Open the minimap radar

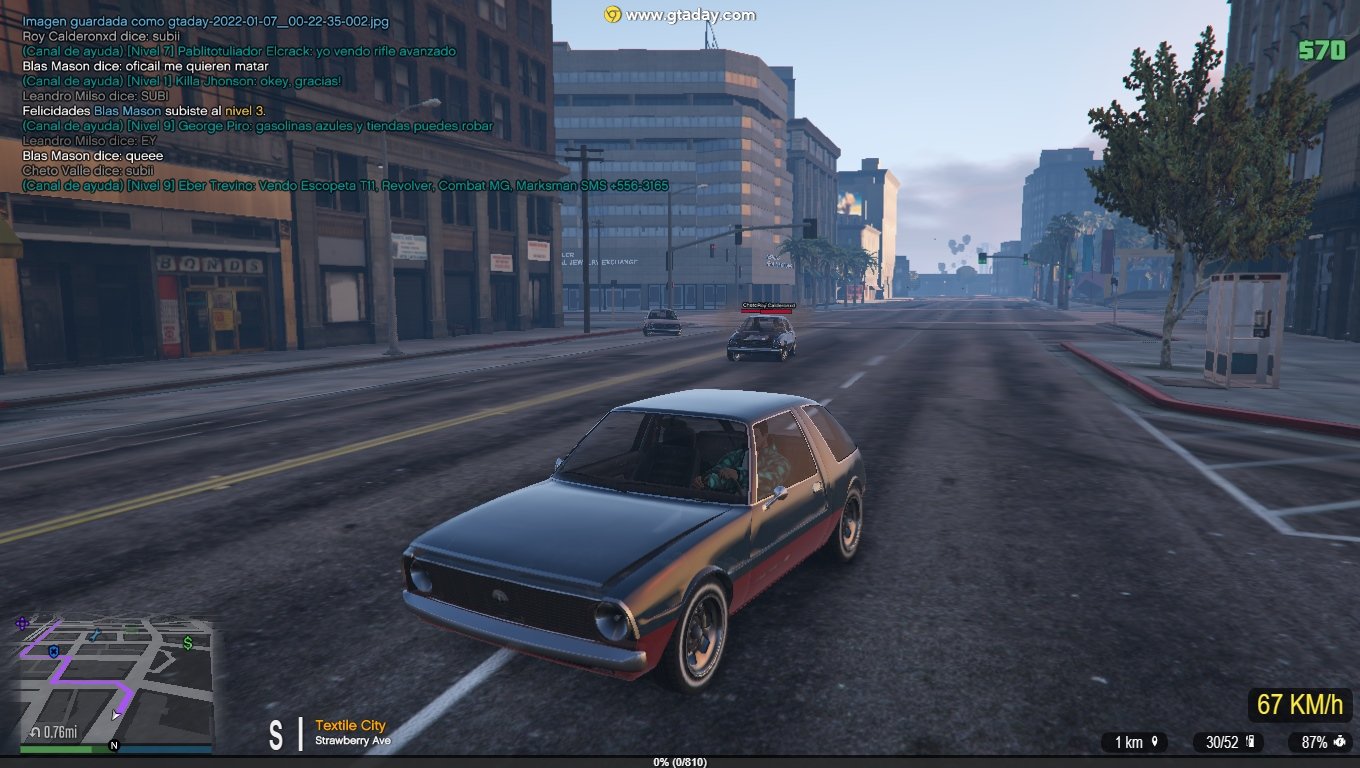pos(115,682)
